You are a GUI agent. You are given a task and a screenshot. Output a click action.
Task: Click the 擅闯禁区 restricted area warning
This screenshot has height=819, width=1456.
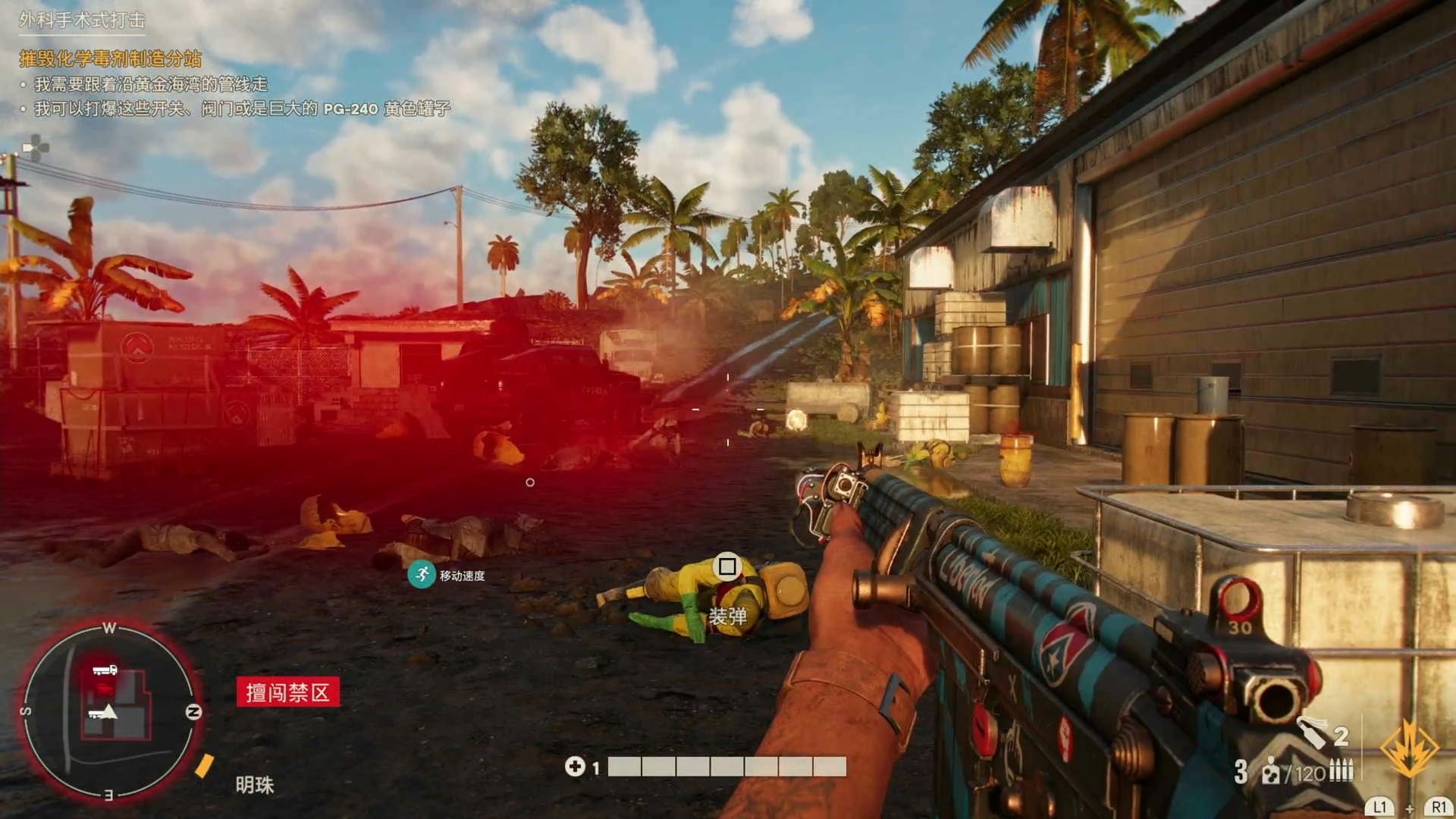(x=287, y=692)
